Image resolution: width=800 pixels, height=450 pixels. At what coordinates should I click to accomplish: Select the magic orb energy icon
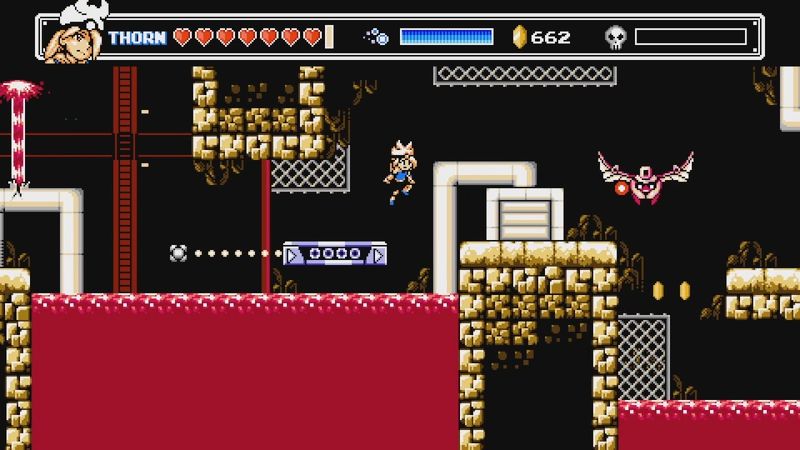(377, 37)
